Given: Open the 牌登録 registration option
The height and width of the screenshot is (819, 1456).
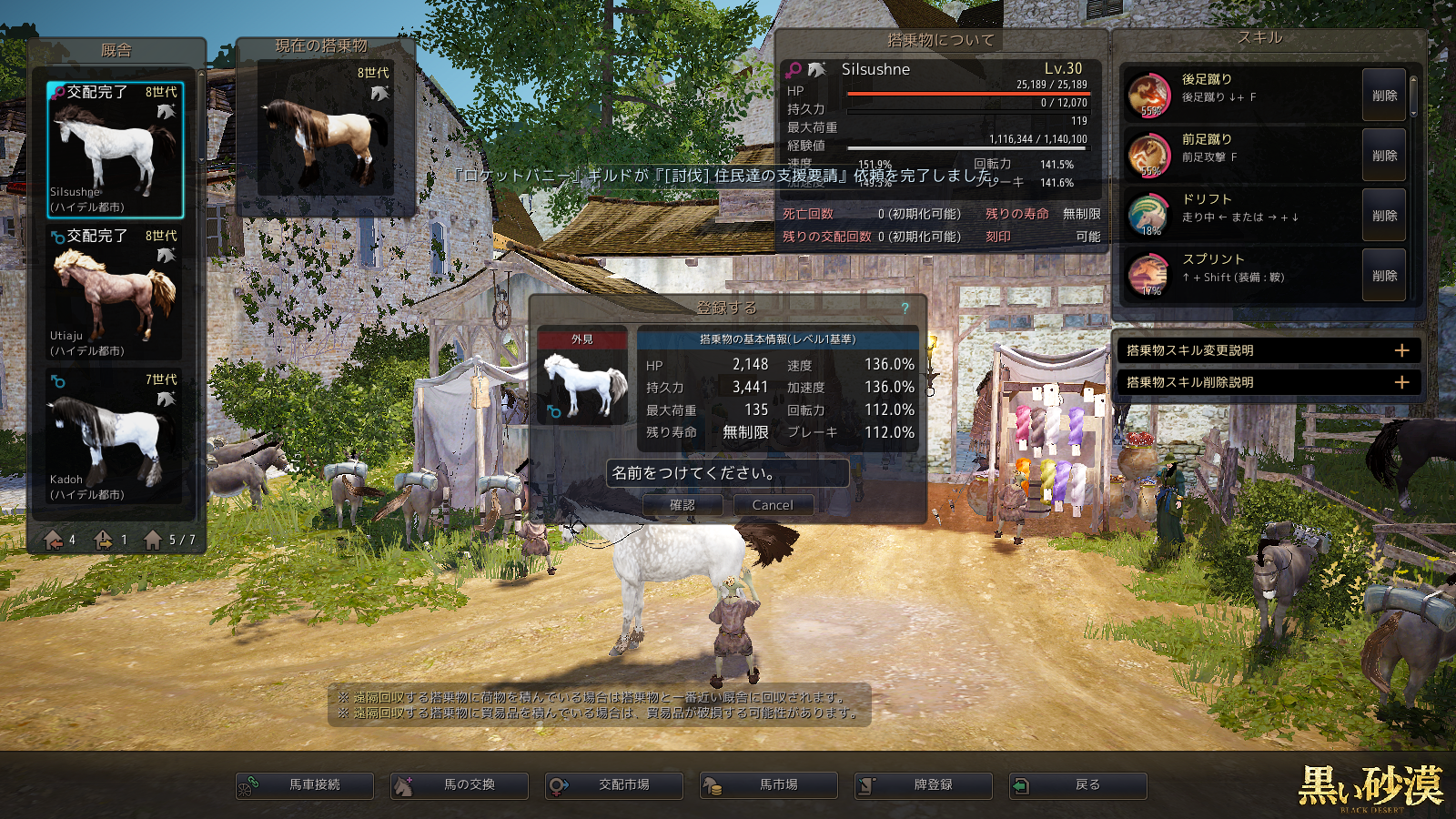Looking at the screenshot, I should pyautogui.click(x=924, y=785).
